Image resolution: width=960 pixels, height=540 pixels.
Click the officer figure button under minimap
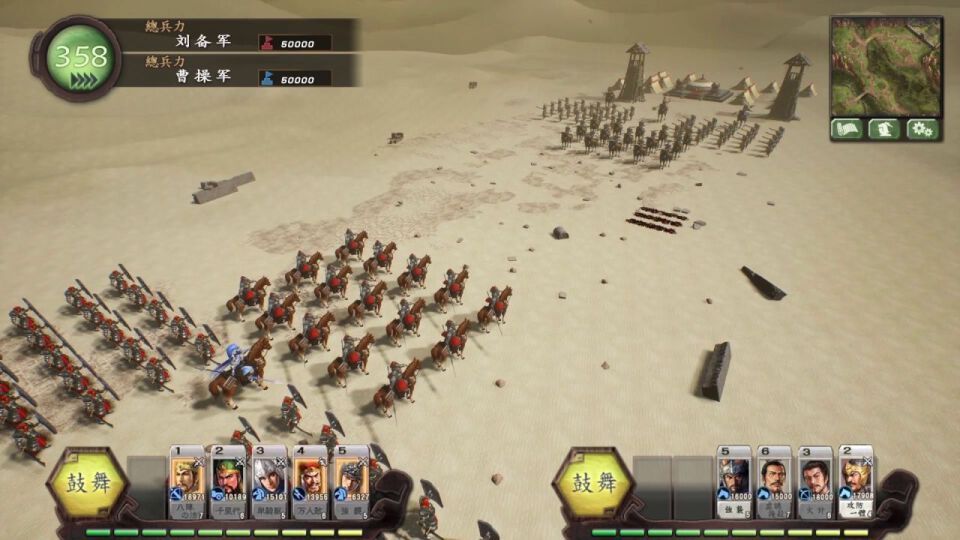point(885,129)
